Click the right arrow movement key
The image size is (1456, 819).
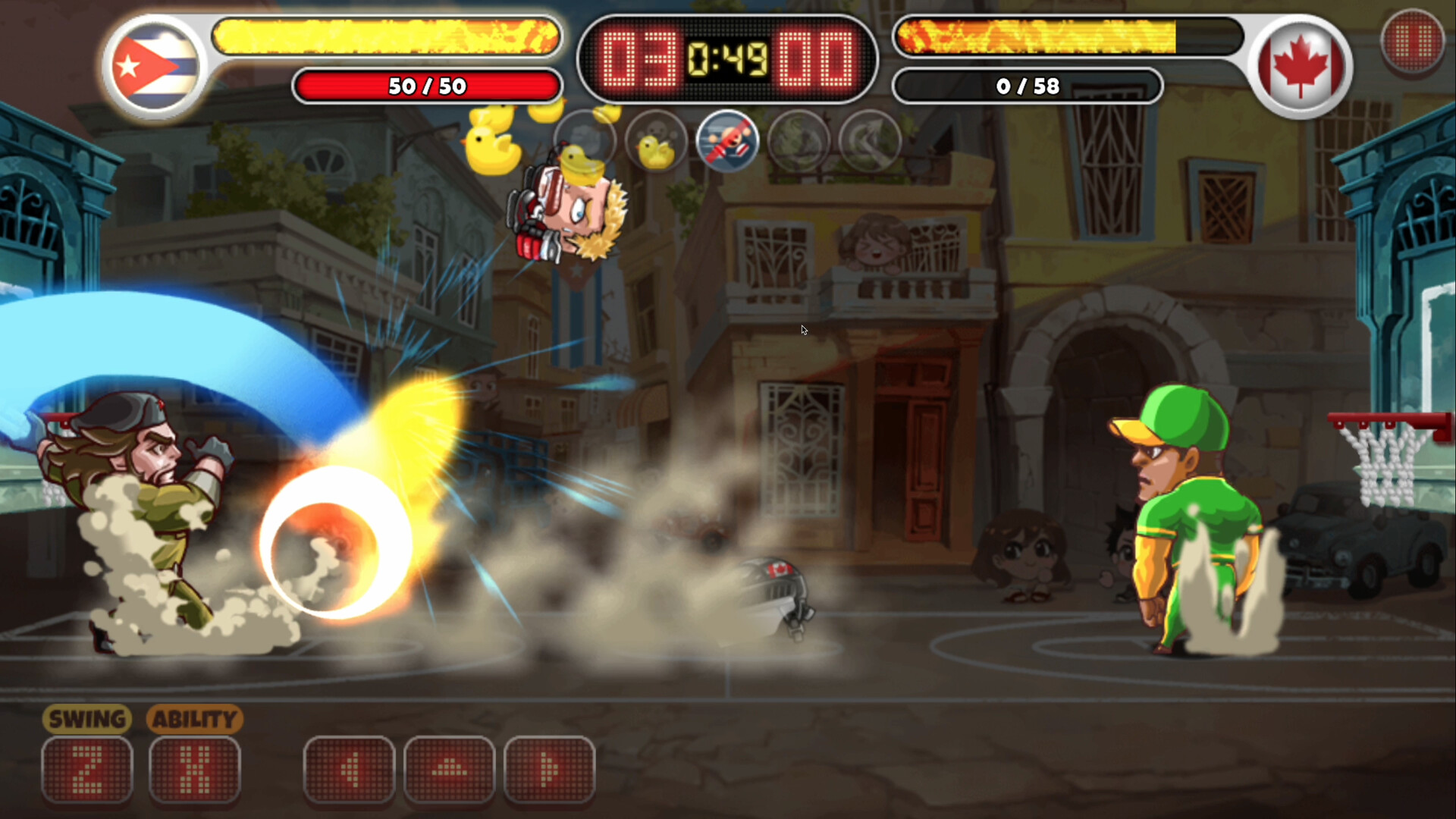coord(551,768)
